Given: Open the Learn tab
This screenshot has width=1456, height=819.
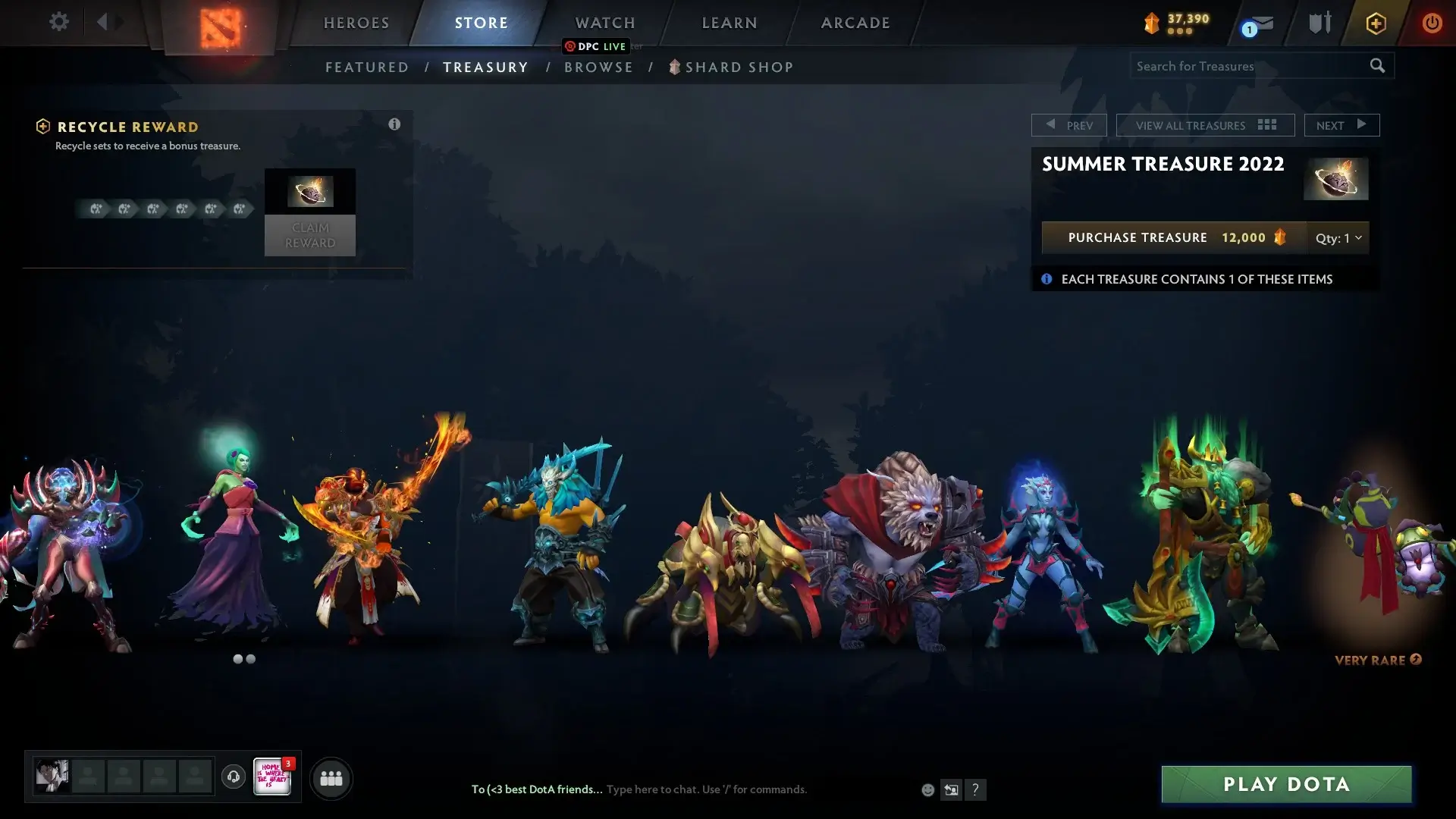Looking at the screenshot, I should tap(730, 23).
